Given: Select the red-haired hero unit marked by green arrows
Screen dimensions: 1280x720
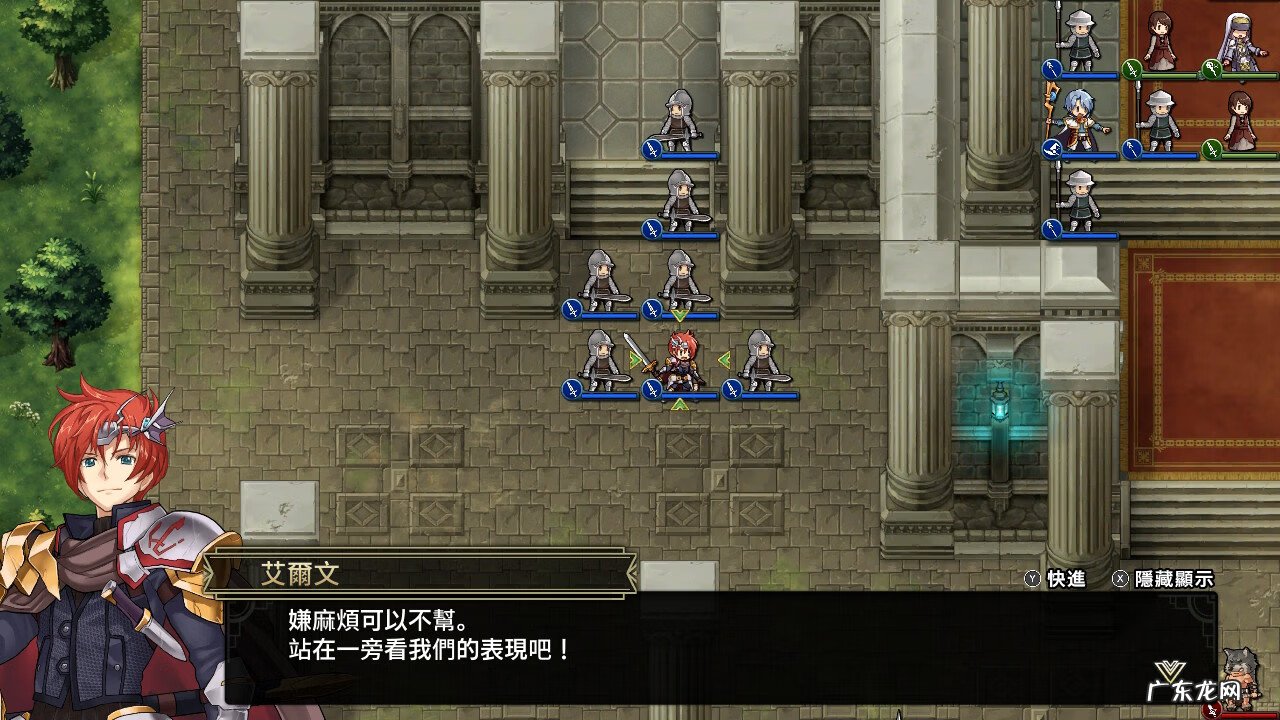Looking at the screenshot, I should tap(680, 360).
